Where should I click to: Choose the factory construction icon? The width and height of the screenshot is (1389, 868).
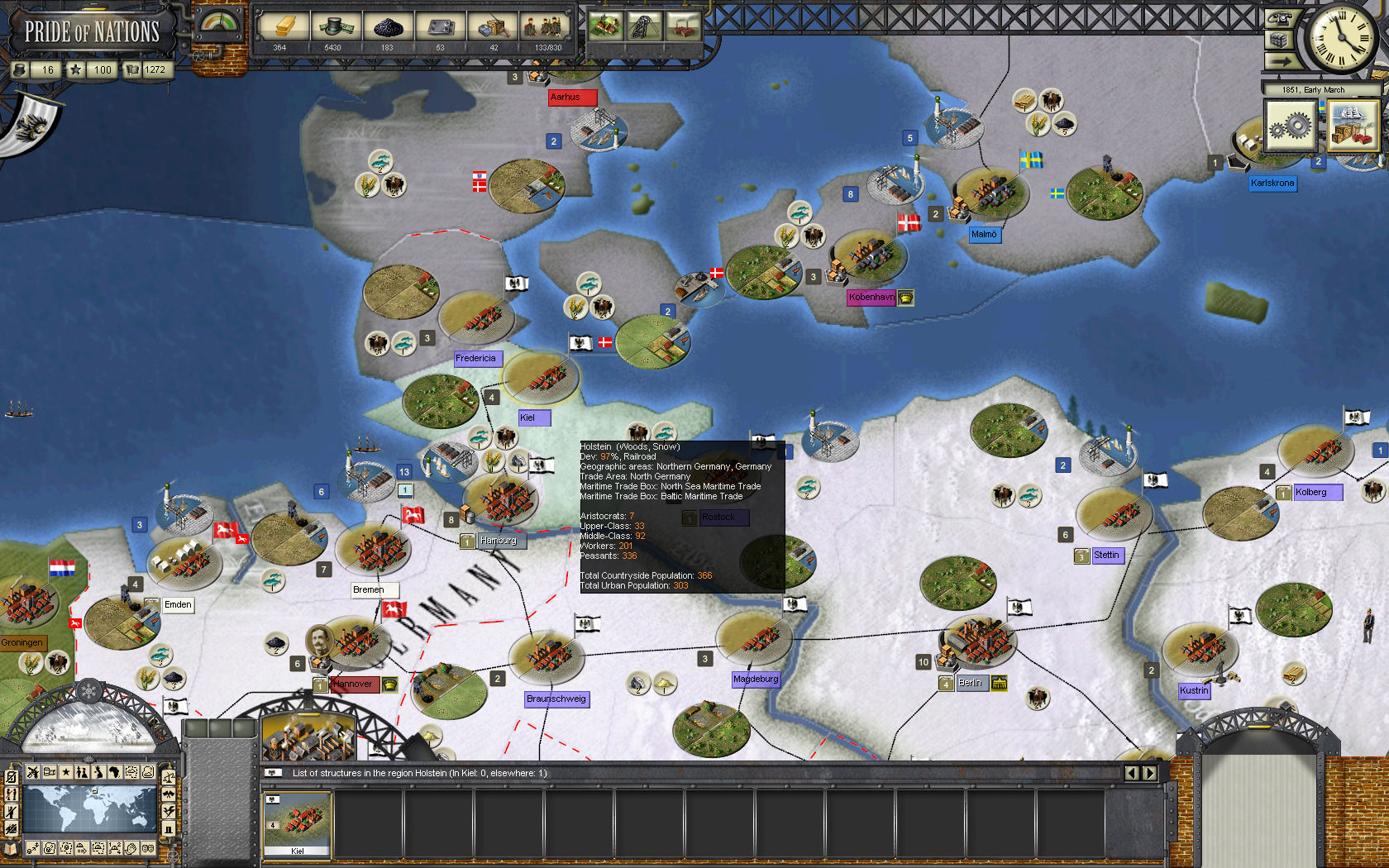(683, 26)
